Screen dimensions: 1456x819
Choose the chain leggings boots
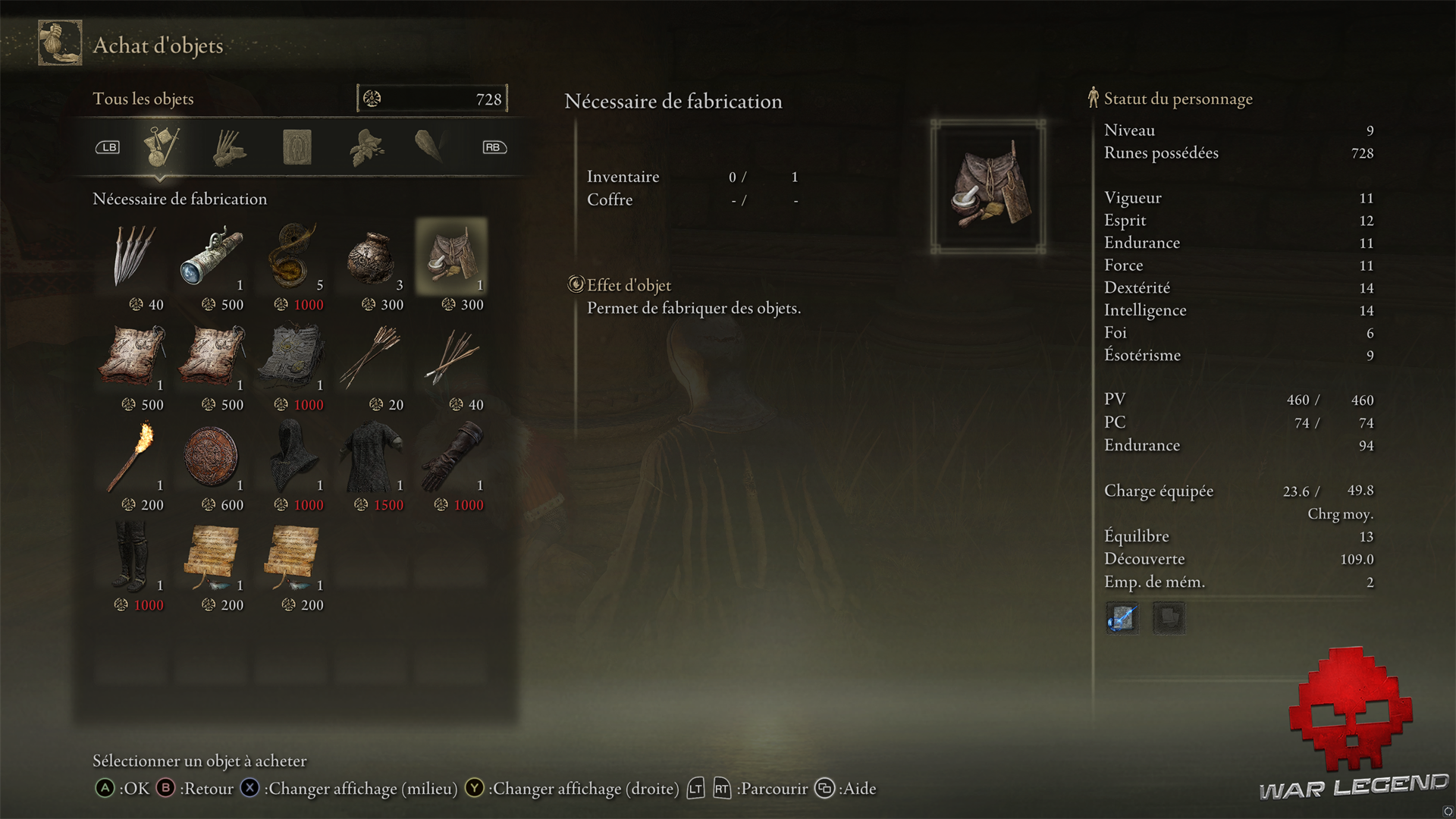(x=134, y=557)
